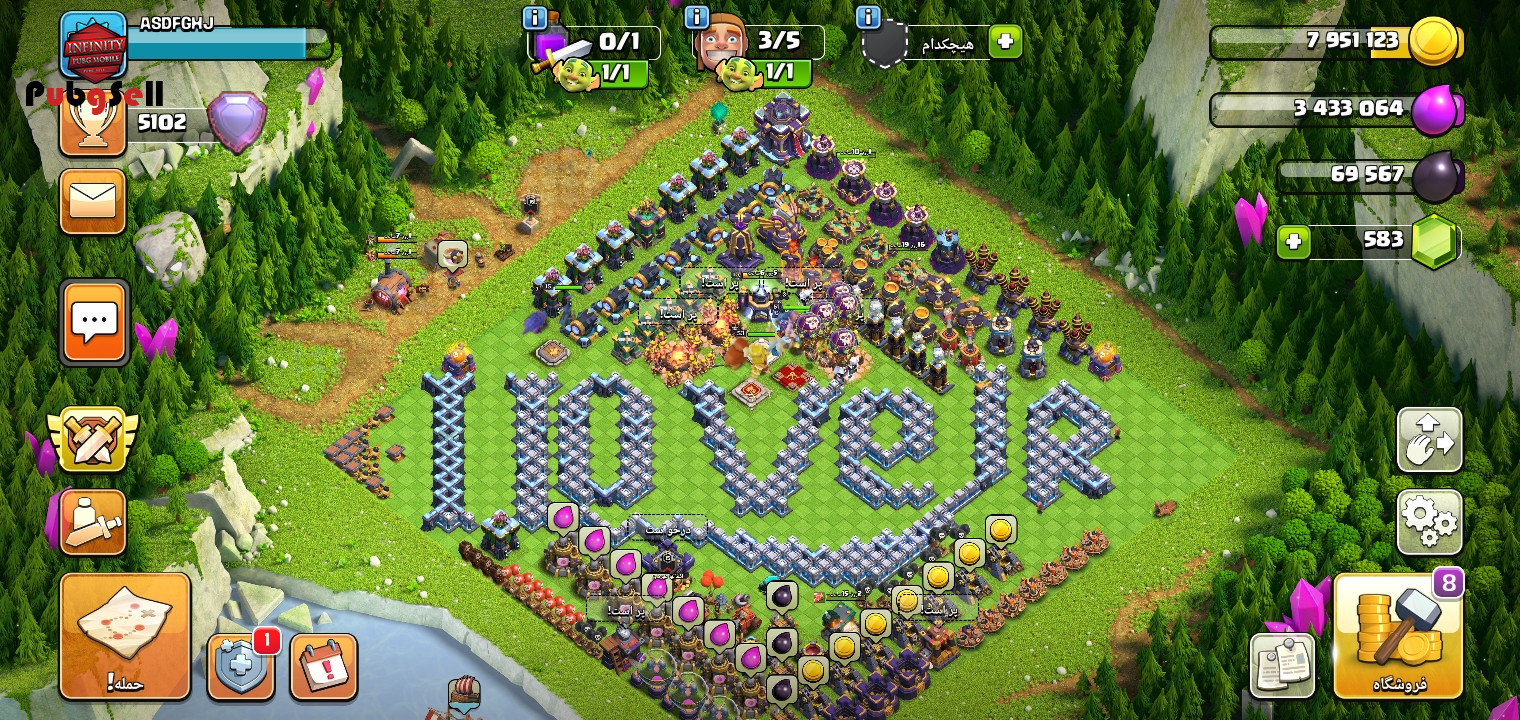Add shield with green plus button
This screenshot has height=720, width=1520.
(1005, 42)
